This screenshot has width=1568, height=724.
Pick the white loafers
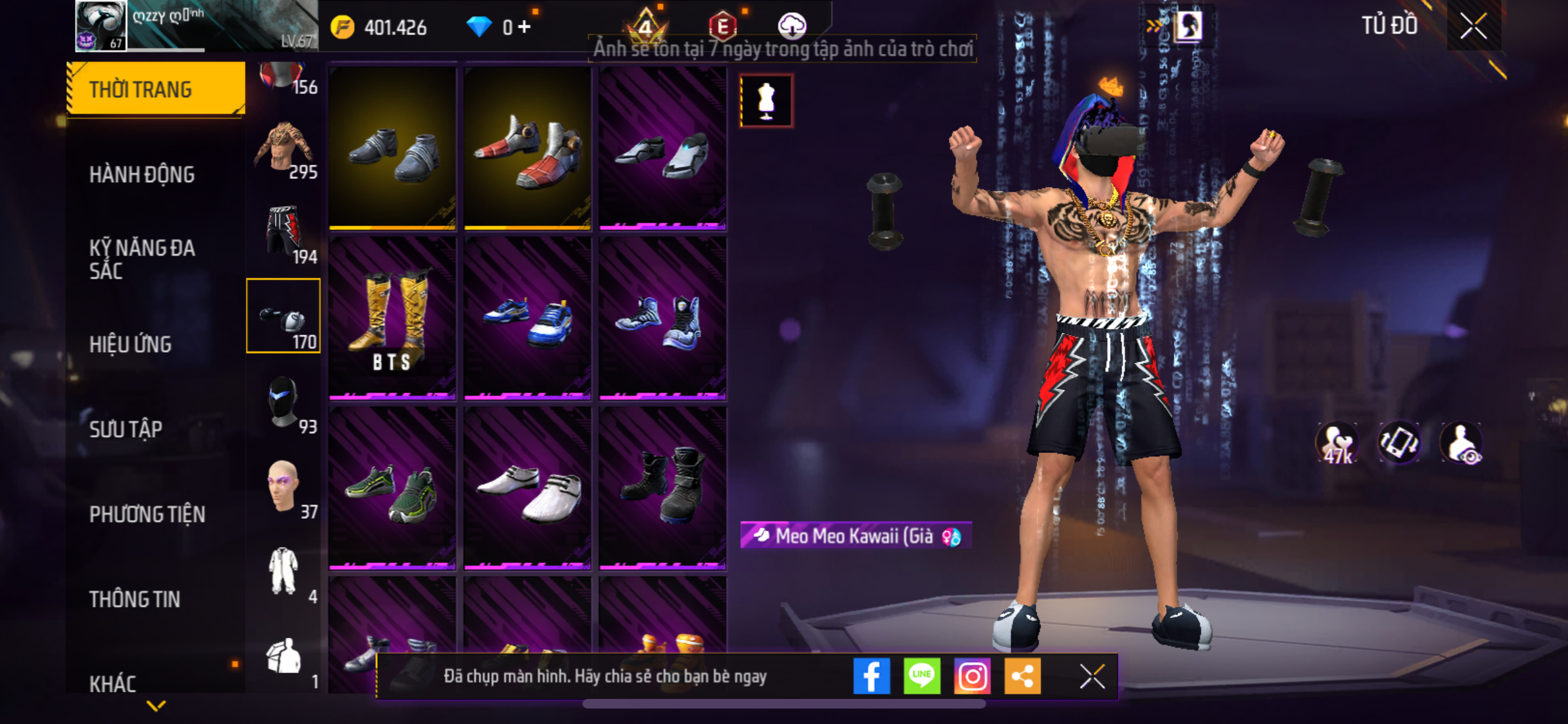[x=527, y=488]
